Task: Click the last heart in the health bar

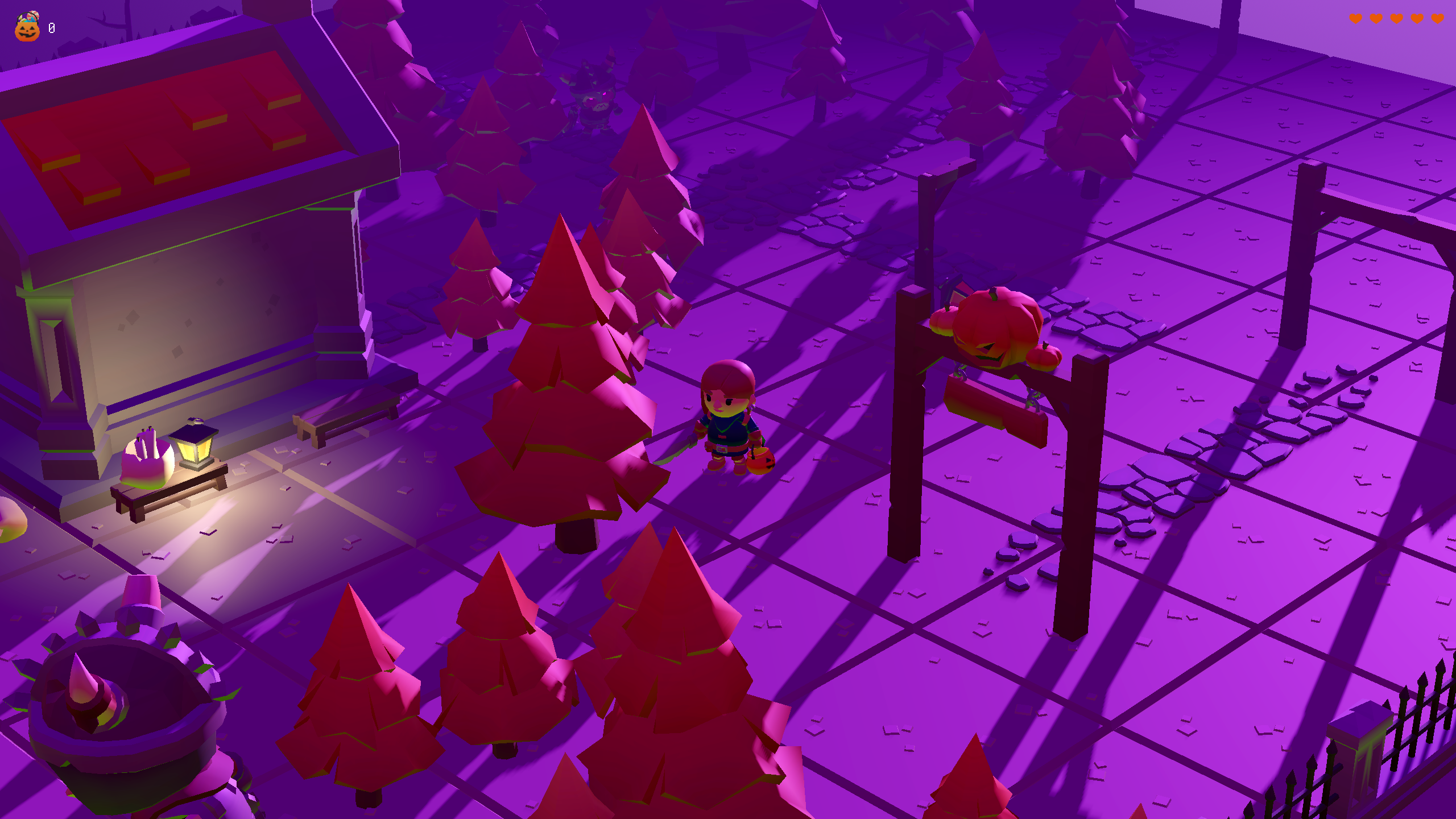Action: [1437, 18]
